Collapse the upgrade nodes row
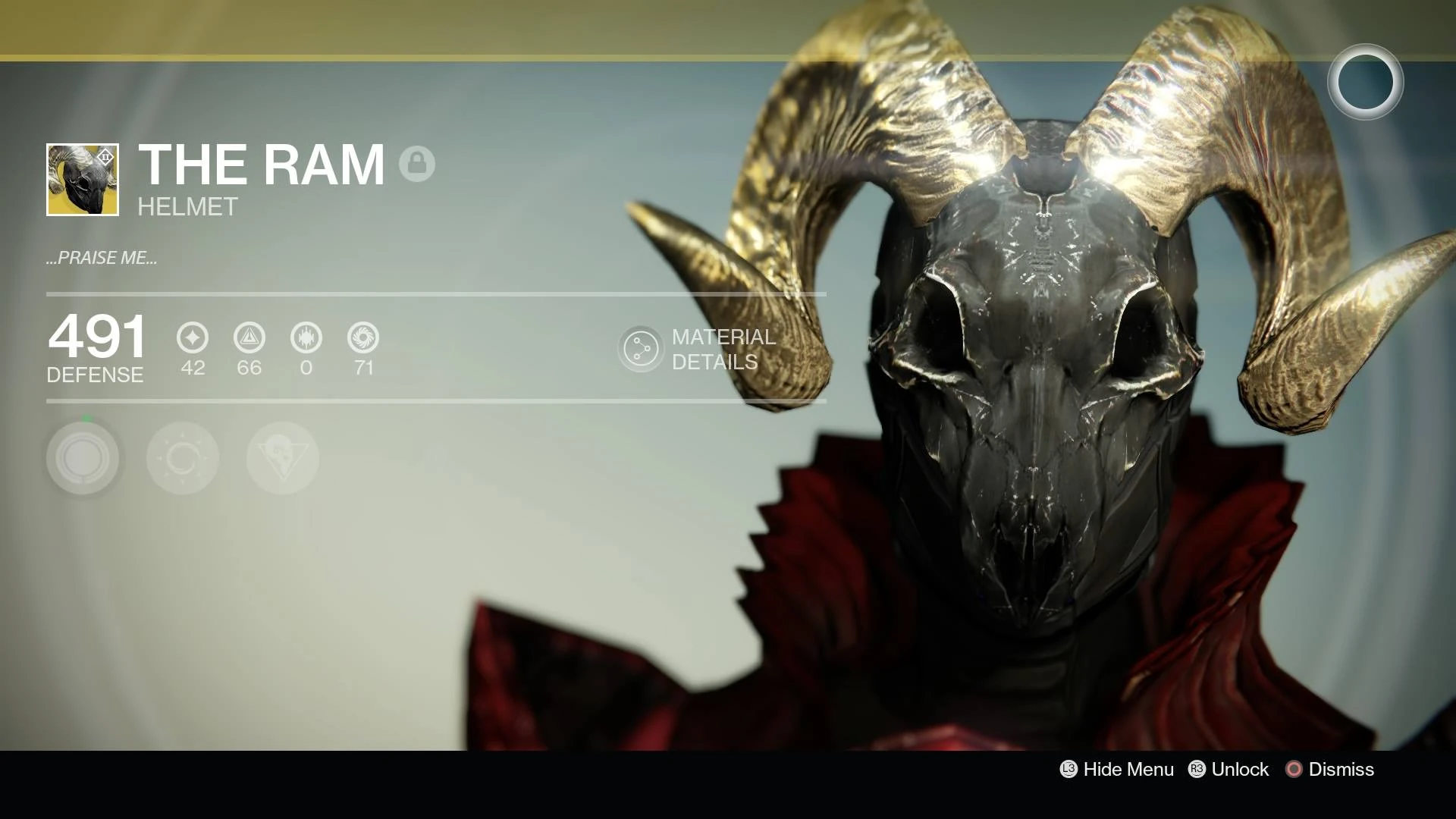This screenshot has height=819, width=1456. pos(182,458)
